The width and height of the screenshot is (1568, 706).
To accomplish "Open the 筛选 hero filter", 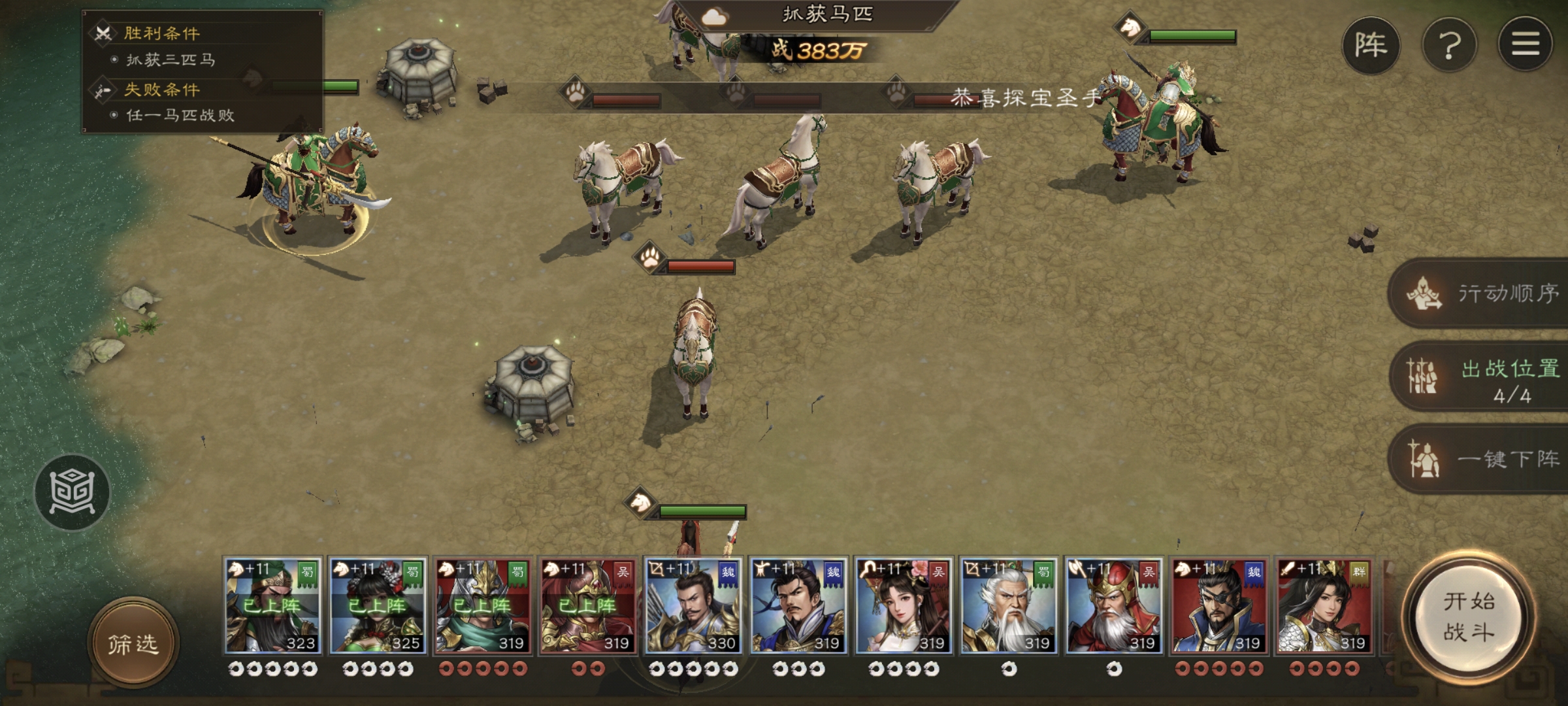I will pyautogui.click(x=133, y=644).
